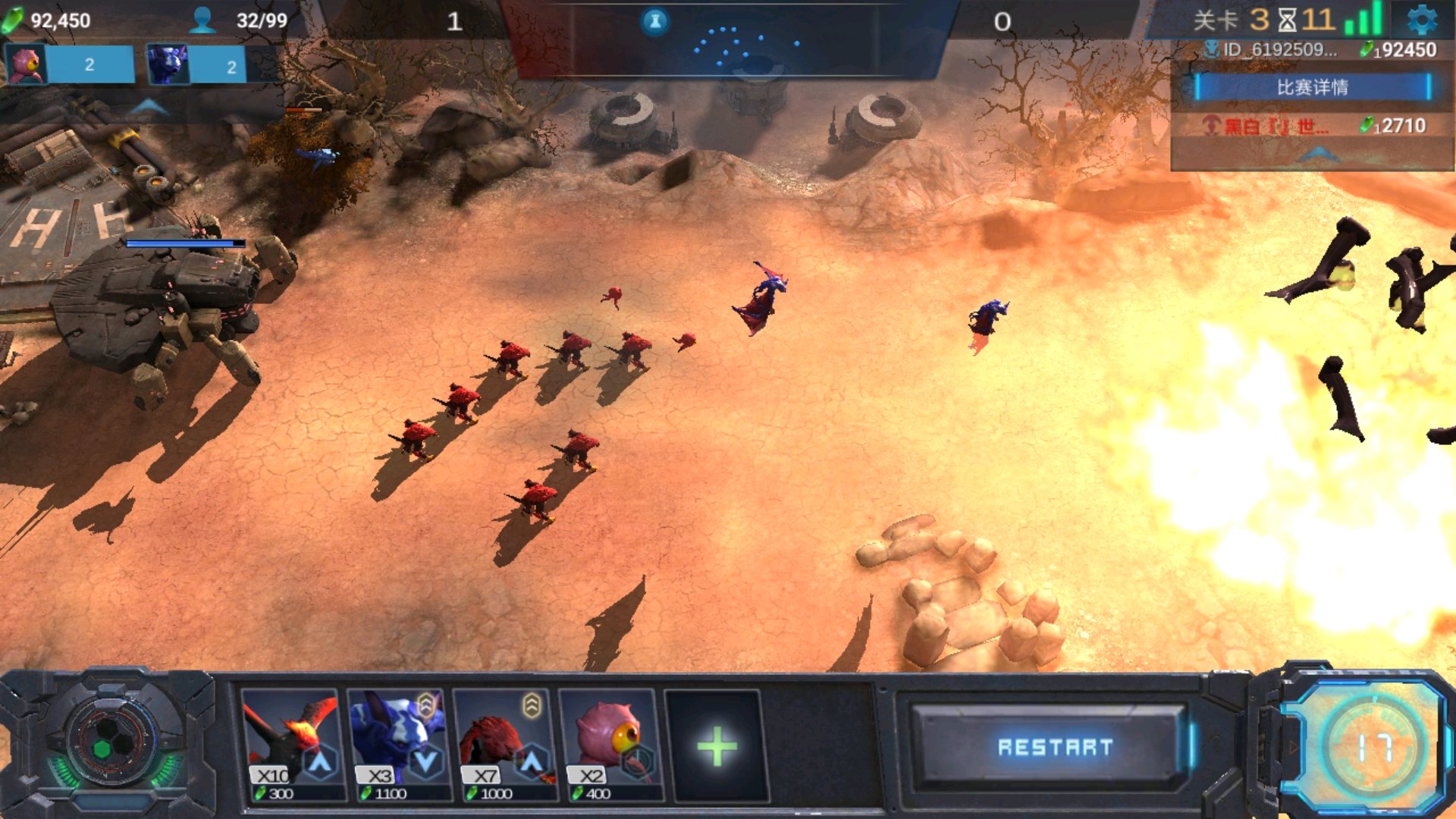
Task: Collapse the scoreboard panel arrow
Action: click(1319, 155)
